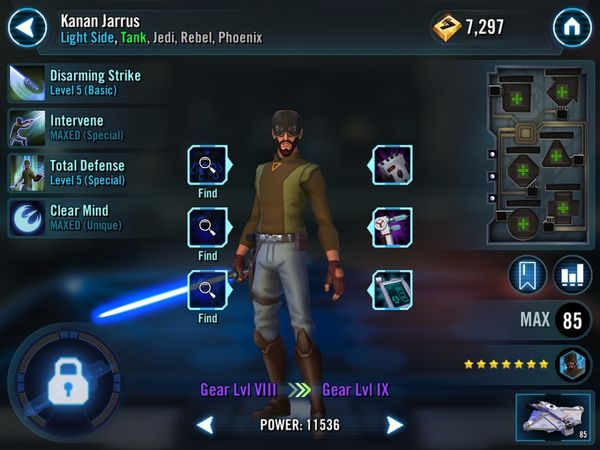The height and width of the screenshot is (450, 600).
Task: Switch to the next character
Action: (x=395, y=425)
